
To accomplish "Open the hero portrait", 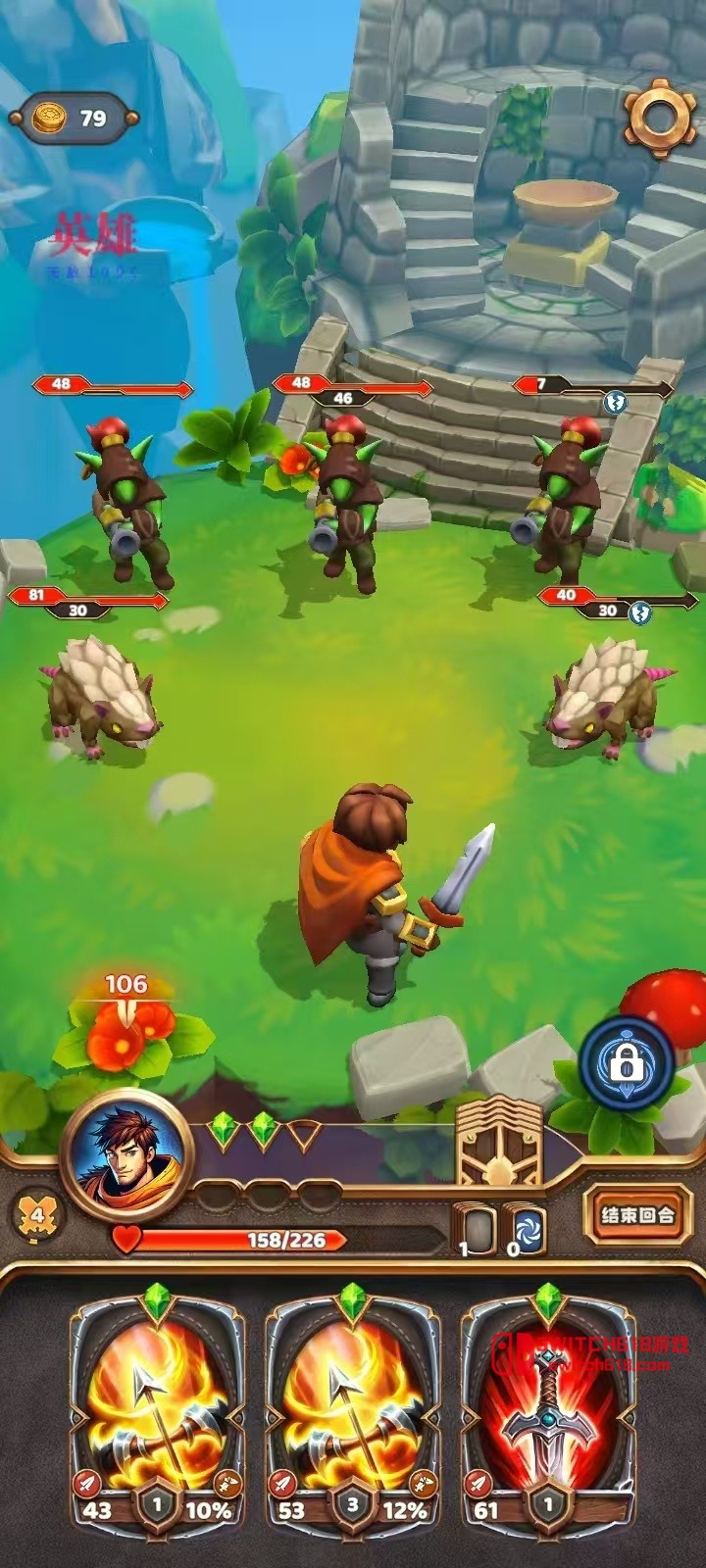I will click(121, 1151).
